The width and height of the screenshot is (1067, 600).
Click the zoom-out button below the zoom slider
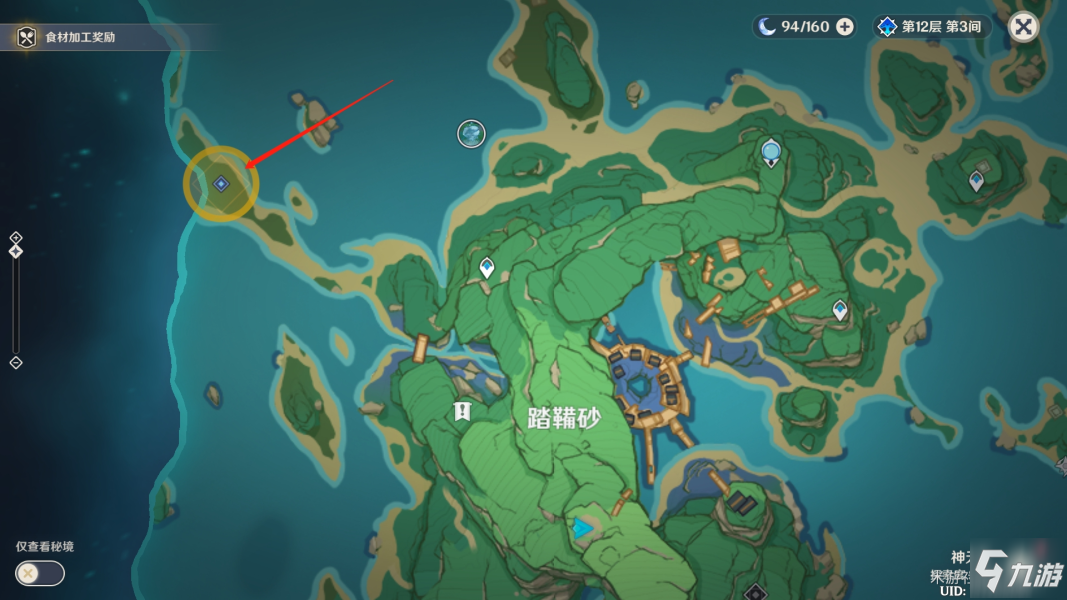click(16, 362)
